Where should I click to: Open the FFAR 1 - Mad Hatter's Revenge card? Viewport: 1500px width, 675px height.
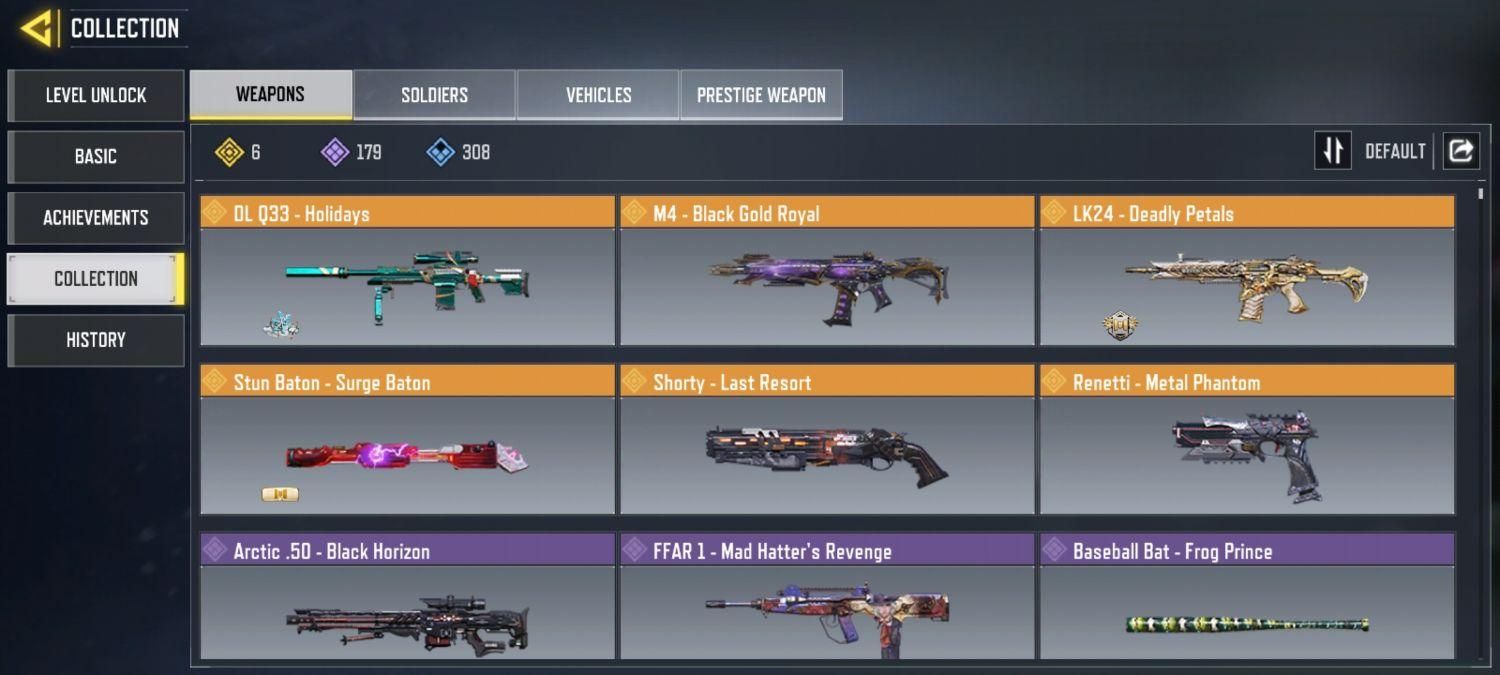click(x=827, y=598)
